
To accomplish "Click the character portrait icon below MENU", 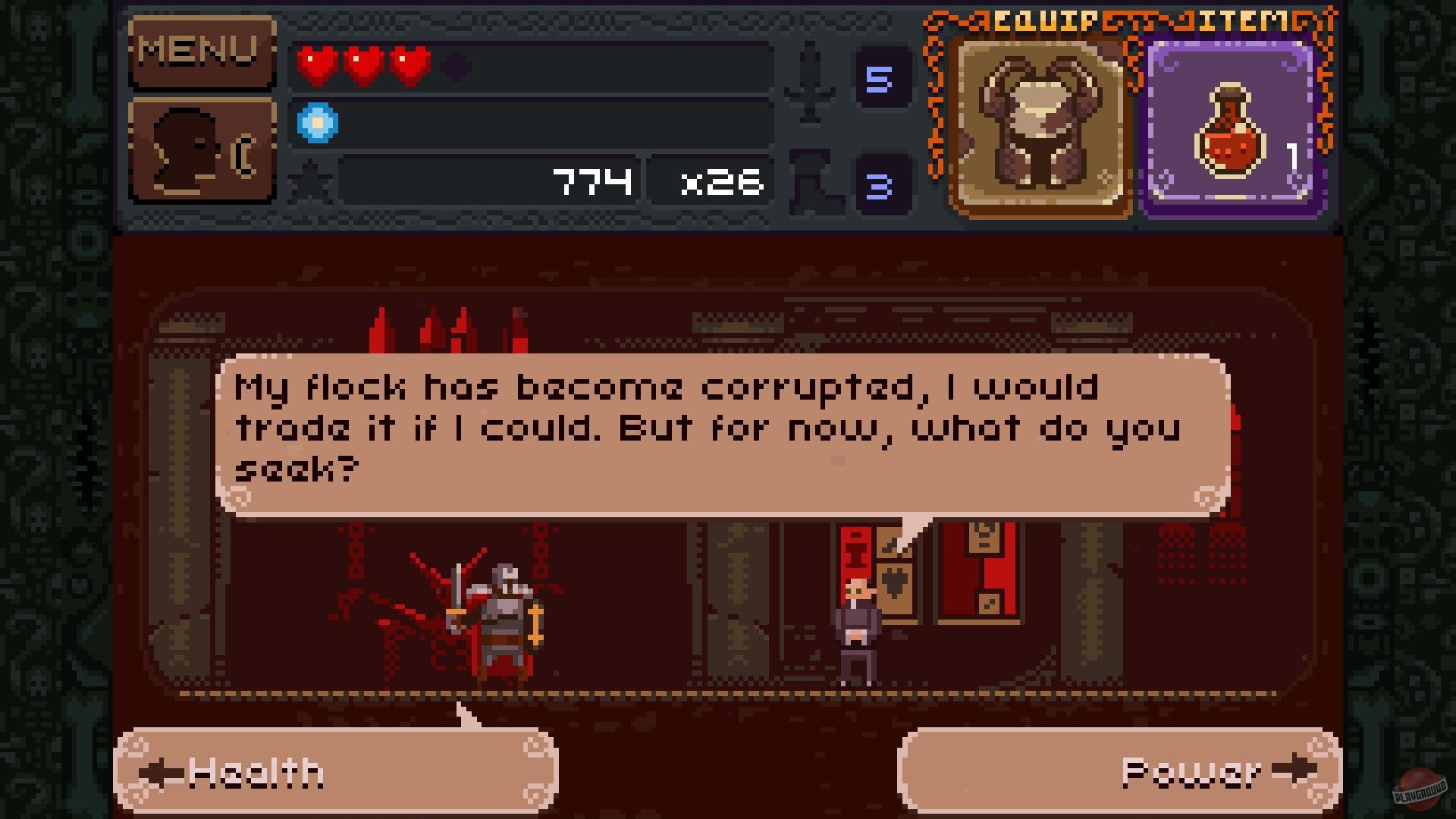I will [202, 149].
